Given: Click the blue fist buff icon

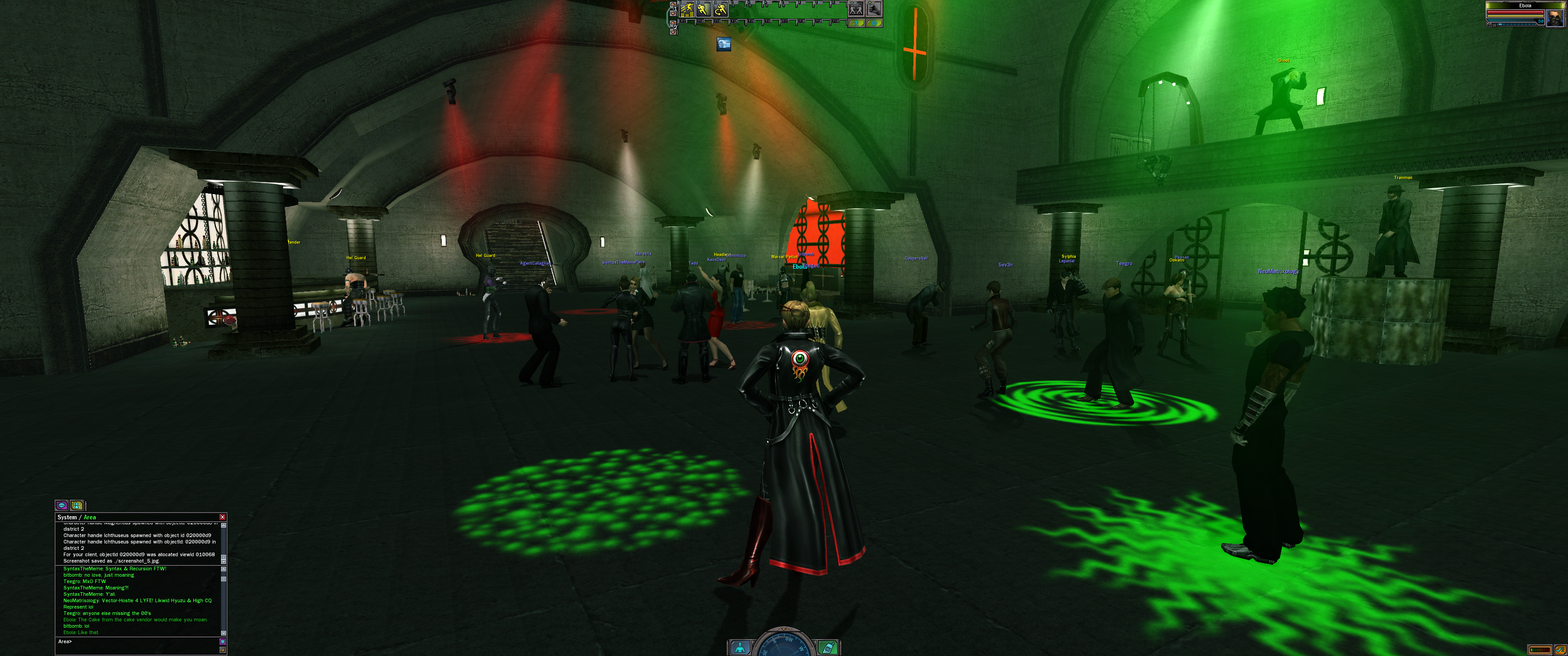Looking at the screenshot, I should [723, 44].
